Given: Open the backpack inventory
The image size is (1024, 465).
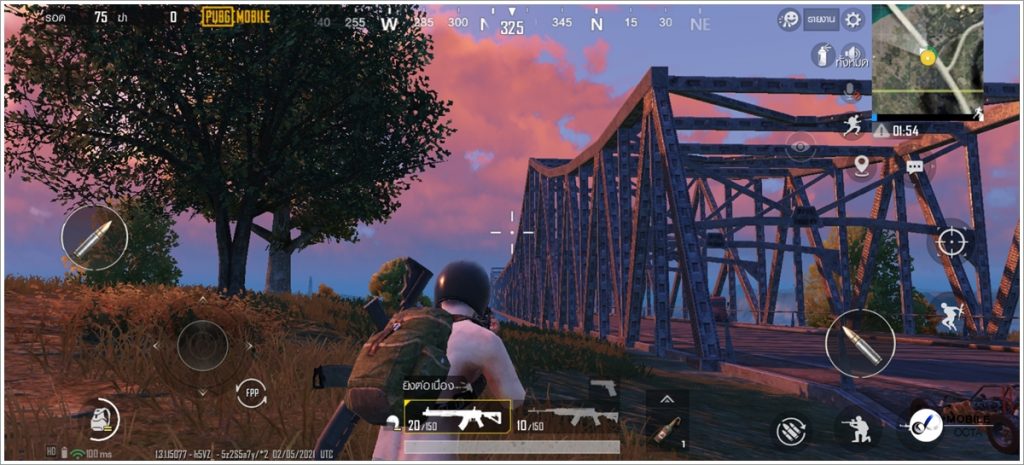Looking at the screenshot, I should tap(101, 420).
